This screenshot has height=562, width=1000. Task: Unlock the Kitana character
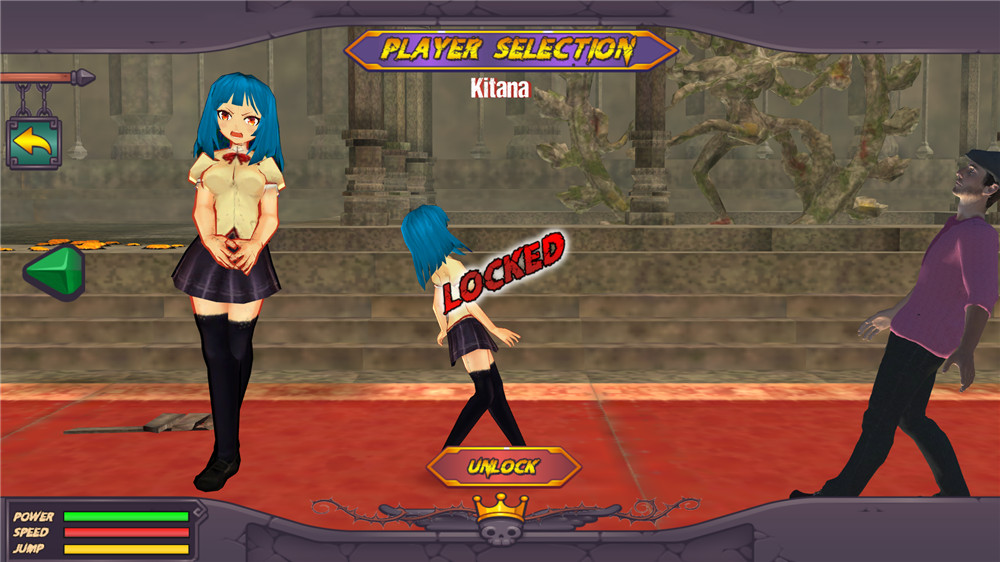coord(504,466)
